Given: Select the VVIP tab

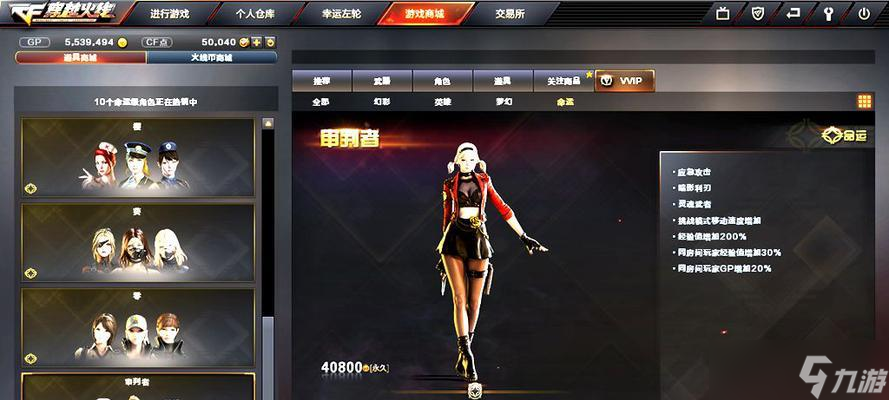Looking at the screenshot, I should click(x=625, y=80).
